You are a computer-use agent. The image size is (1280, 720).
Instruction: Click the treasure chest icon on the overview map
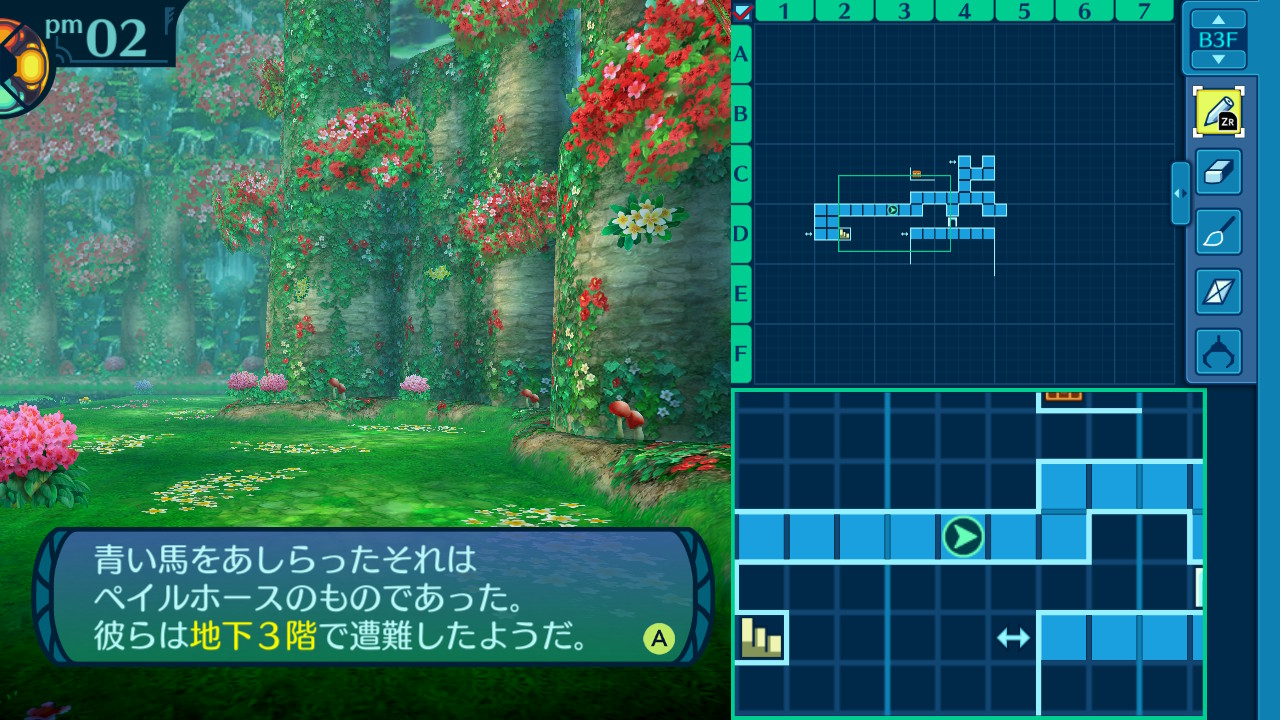(916, 173)
